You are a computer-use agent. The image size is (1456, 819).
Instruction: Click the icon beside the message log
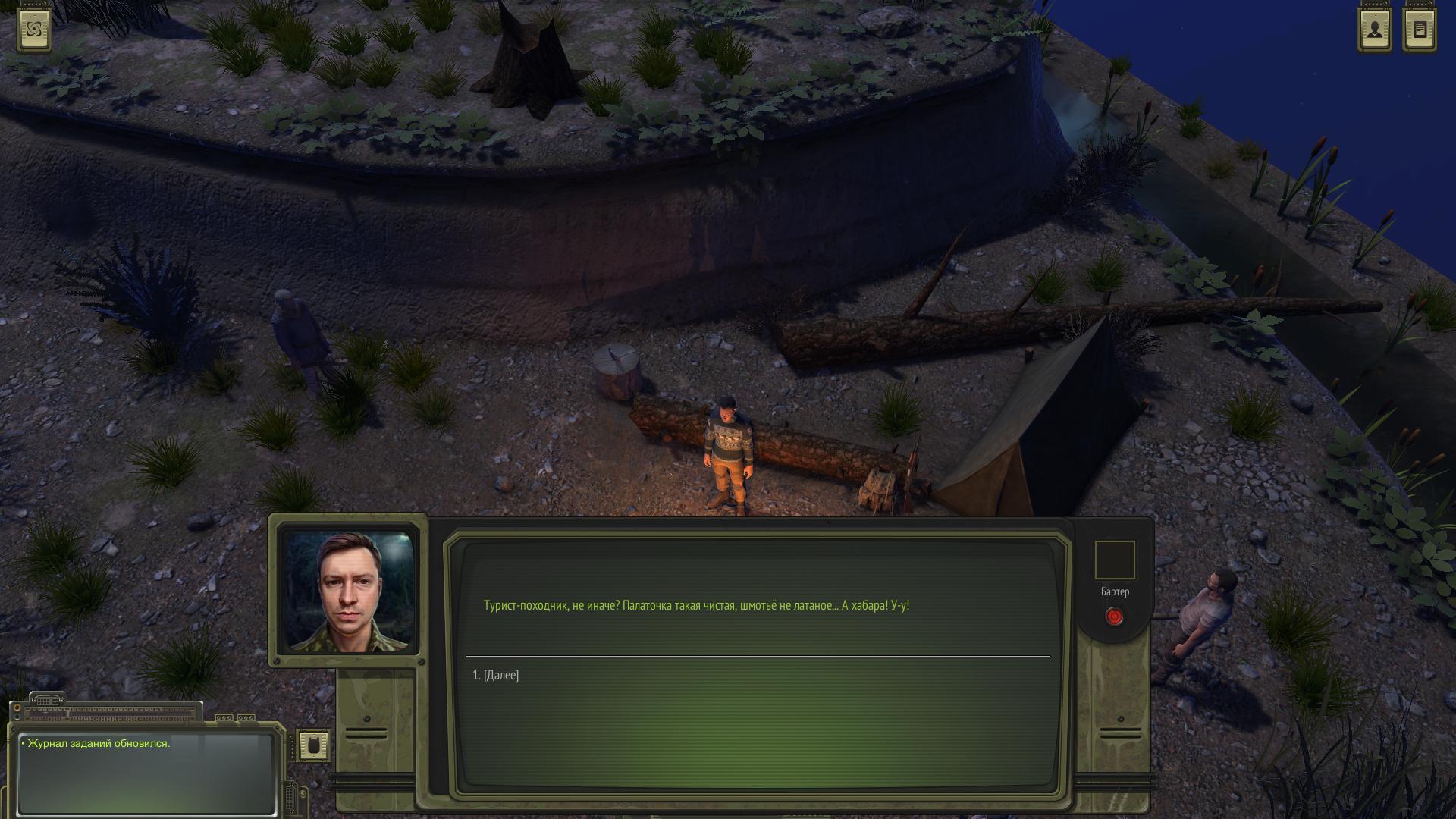pos(313,745)
